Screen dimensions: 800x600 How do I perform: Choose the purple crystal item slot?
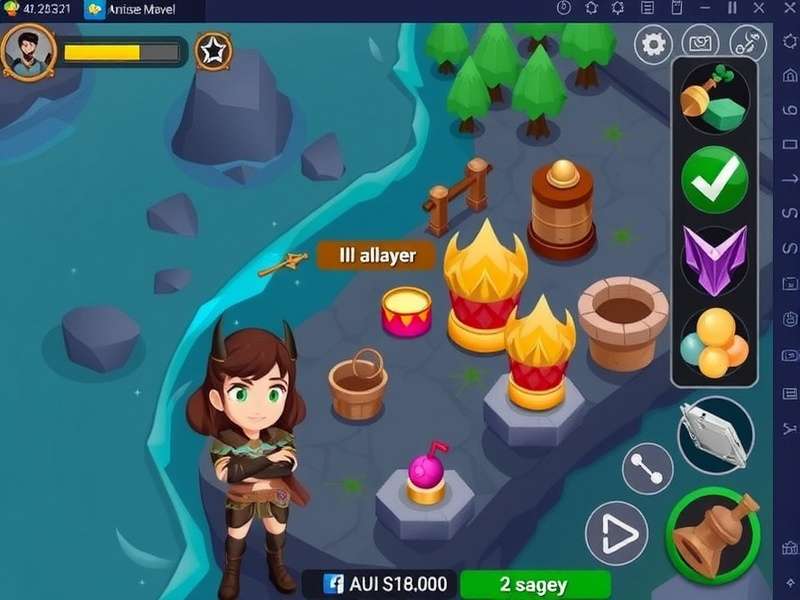(714, 259)
